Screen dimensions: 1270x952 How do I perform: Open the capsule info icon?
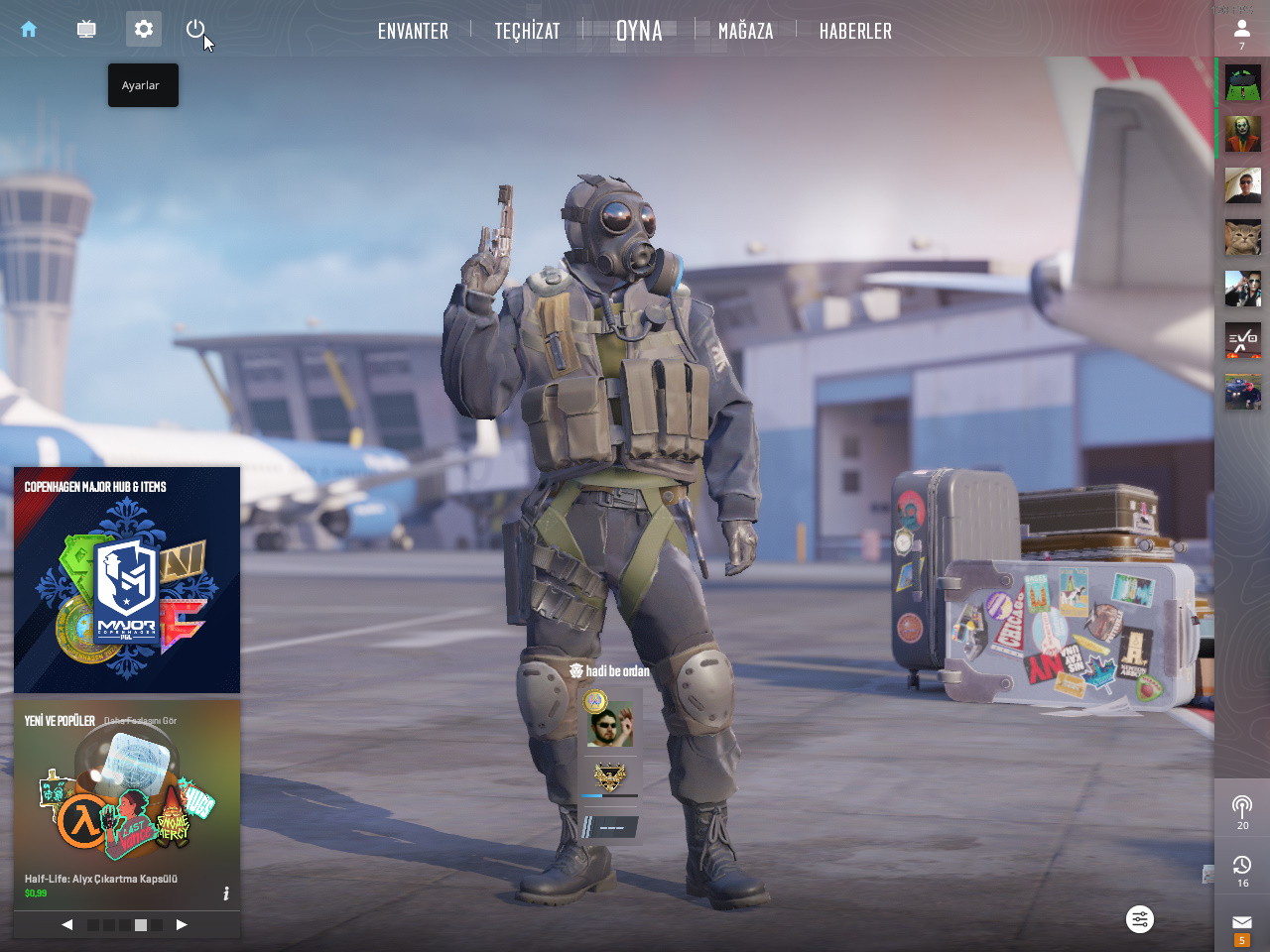click(x=226, y=893)
